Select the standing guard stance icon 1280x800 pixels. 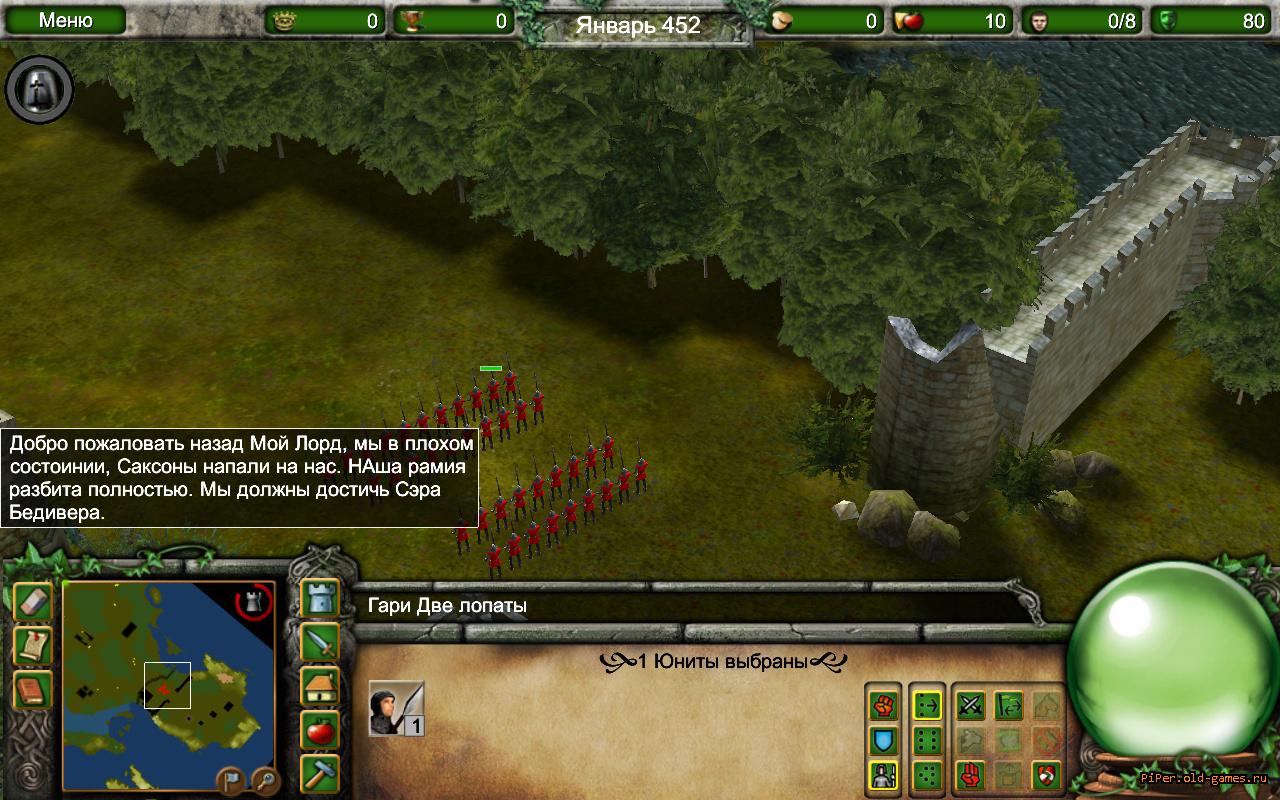click(884, 775)
